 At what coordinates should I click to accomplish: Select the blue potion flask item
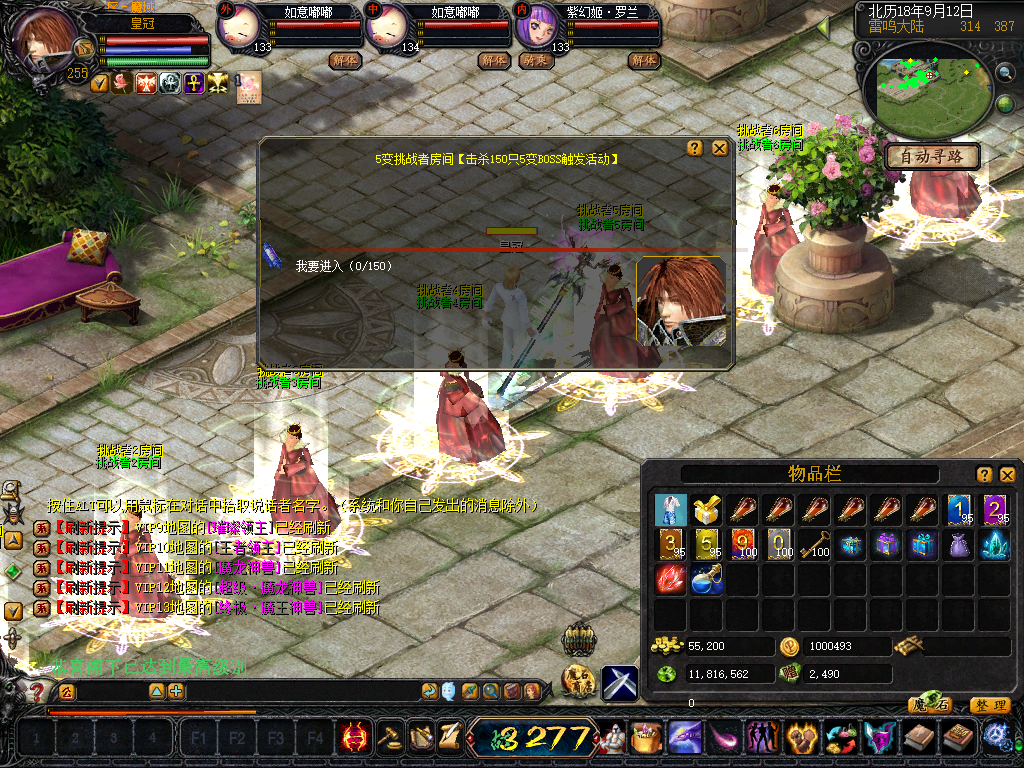[707, 580]
